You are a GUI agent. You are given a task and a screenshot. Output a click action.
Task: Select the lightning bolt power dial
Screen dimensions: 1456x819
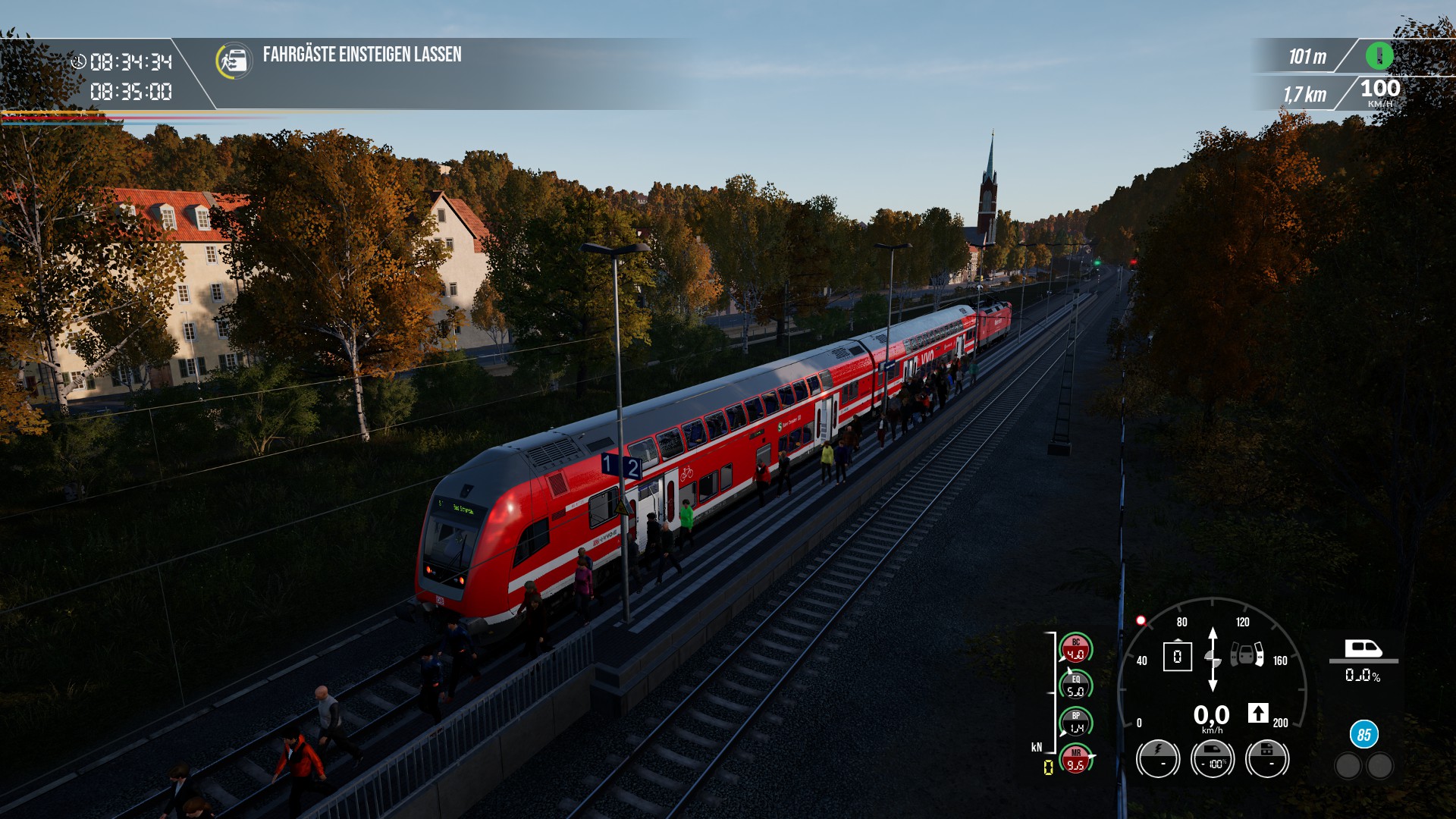click(x=1158, y=758)
